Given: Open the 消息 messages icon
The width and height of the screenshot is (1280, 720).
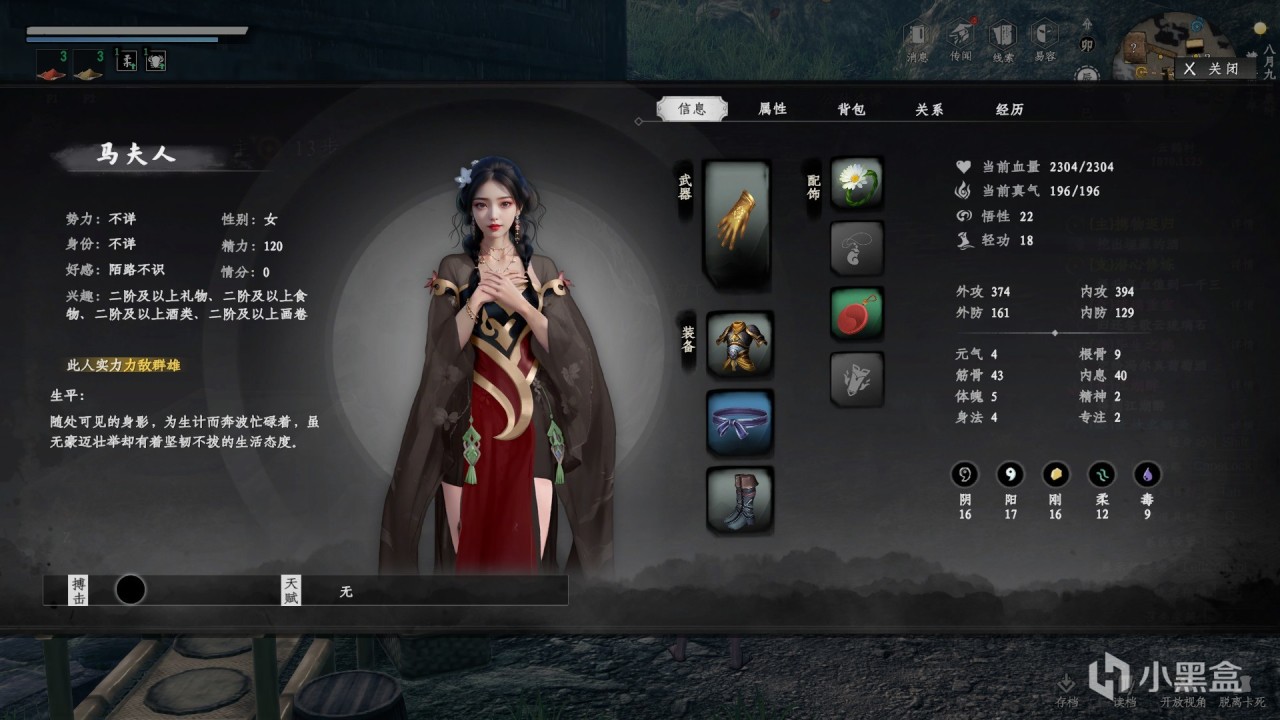Looking at the screenshot, I should tap(917, 41).
